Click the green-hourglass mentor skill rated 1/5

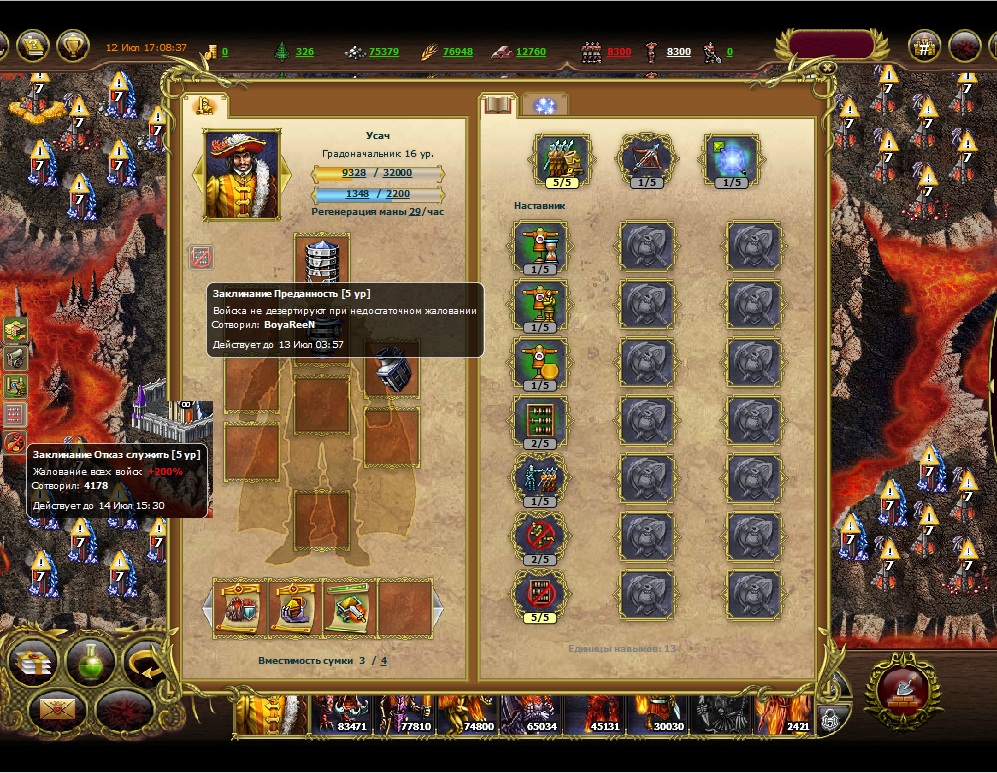540,245
